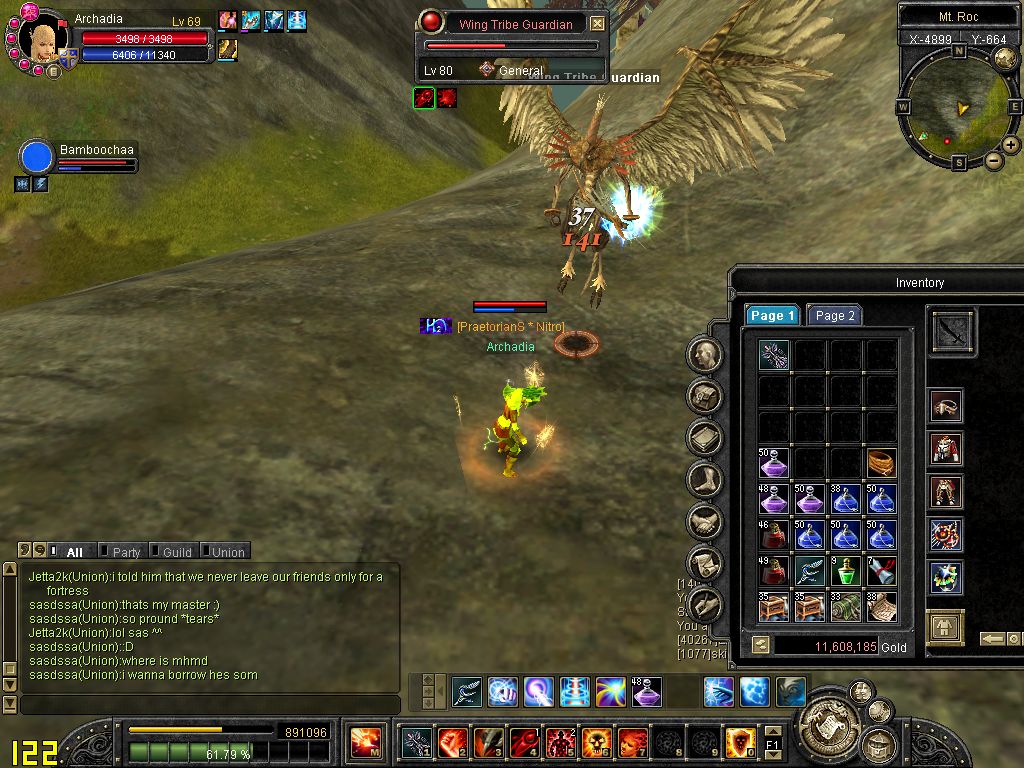Close the Wing Tribe Guardian target window
Image resolution: width=1024 pixels, height=768 pixels.
597,24
